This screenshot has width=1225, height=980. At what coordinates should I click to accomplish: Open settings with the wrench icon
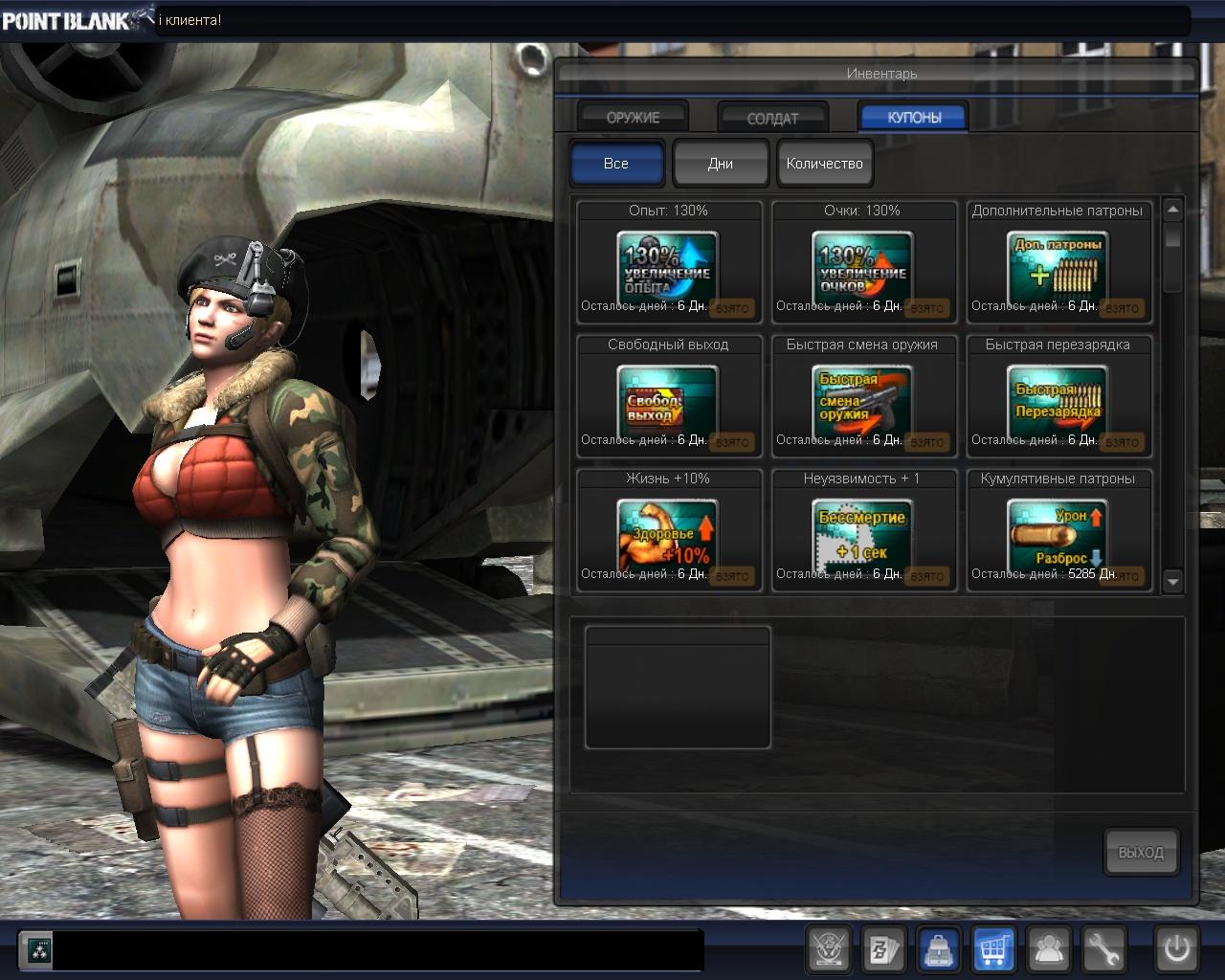[x=1104, y=949]
